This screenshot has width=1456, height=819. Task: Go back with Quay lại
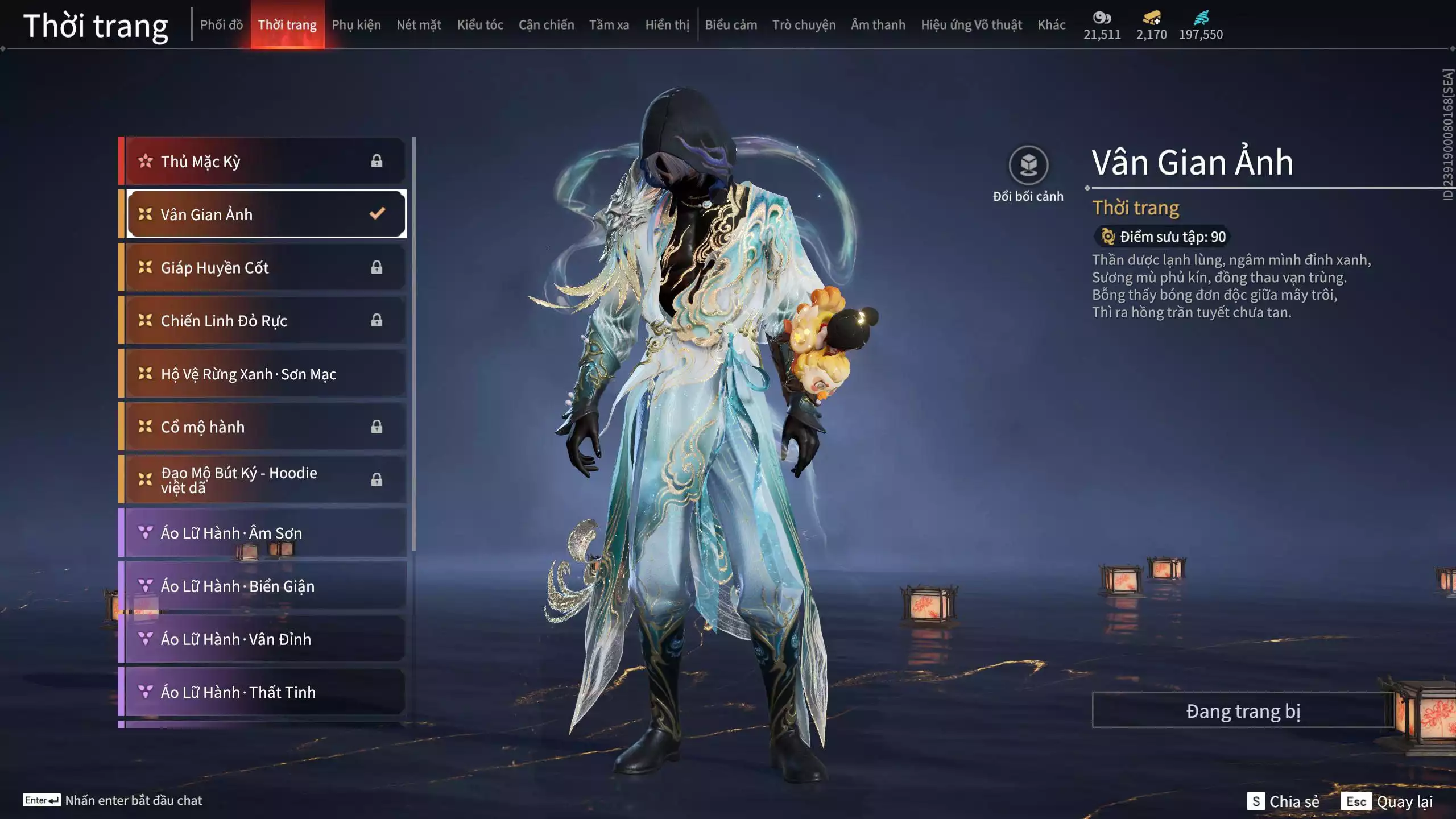[x=1387, y=801]
